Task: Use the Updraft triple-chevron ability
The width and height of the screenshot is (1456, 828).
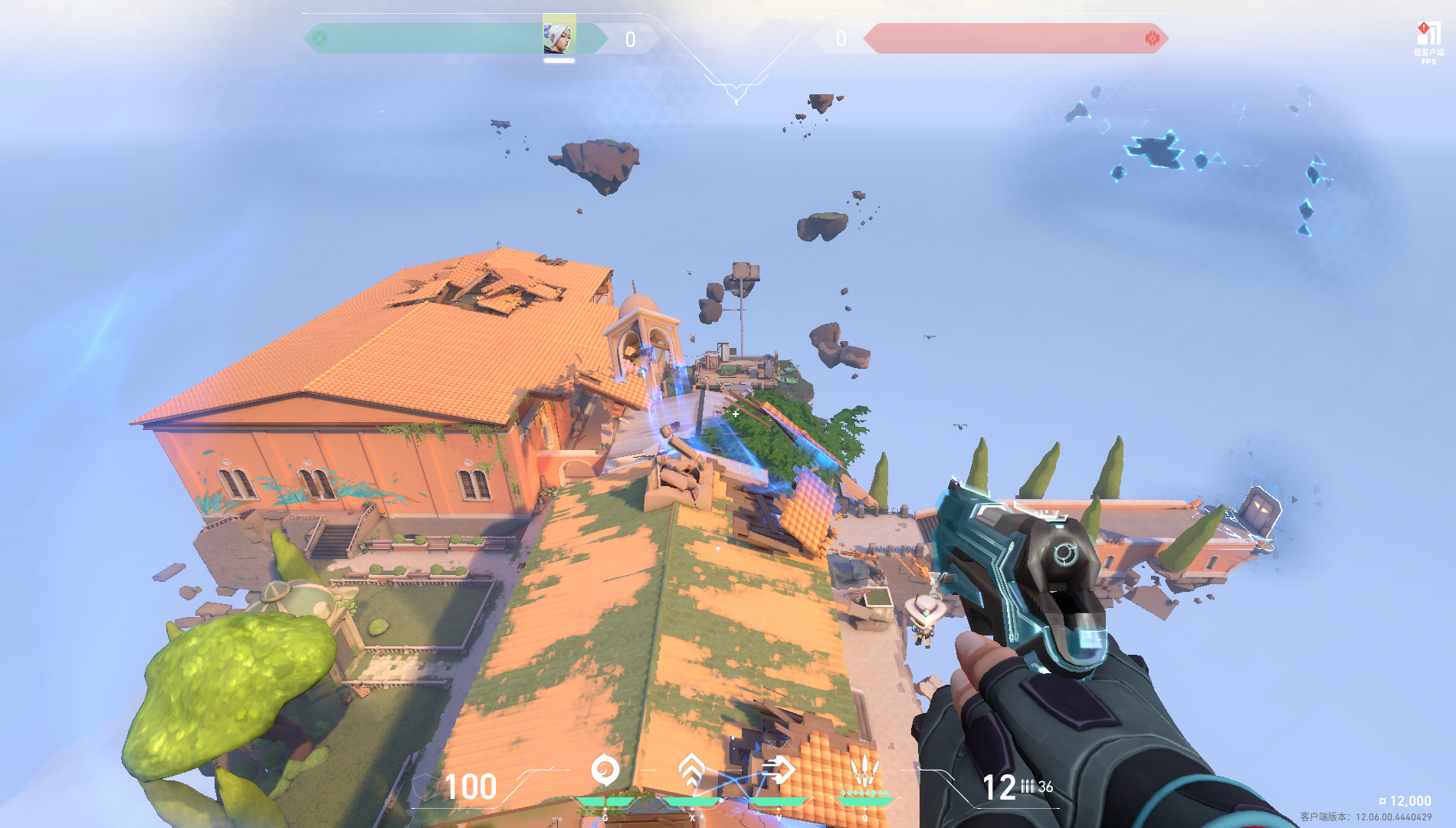Action: tap(692, 770)
